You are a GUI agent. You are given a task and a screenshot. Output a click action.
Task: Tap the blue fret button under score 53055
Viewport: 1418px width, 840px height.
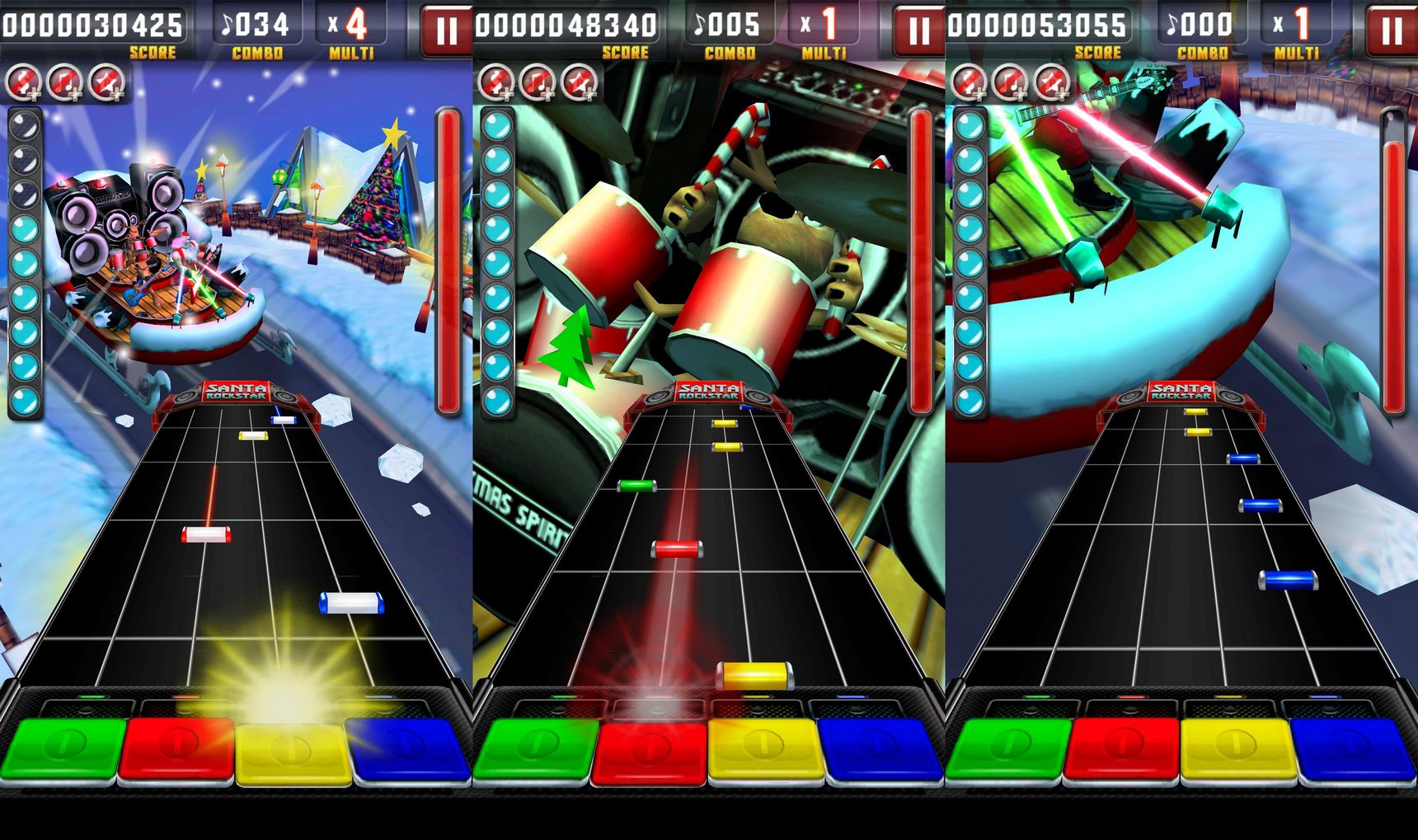[x=1354, y=749]
